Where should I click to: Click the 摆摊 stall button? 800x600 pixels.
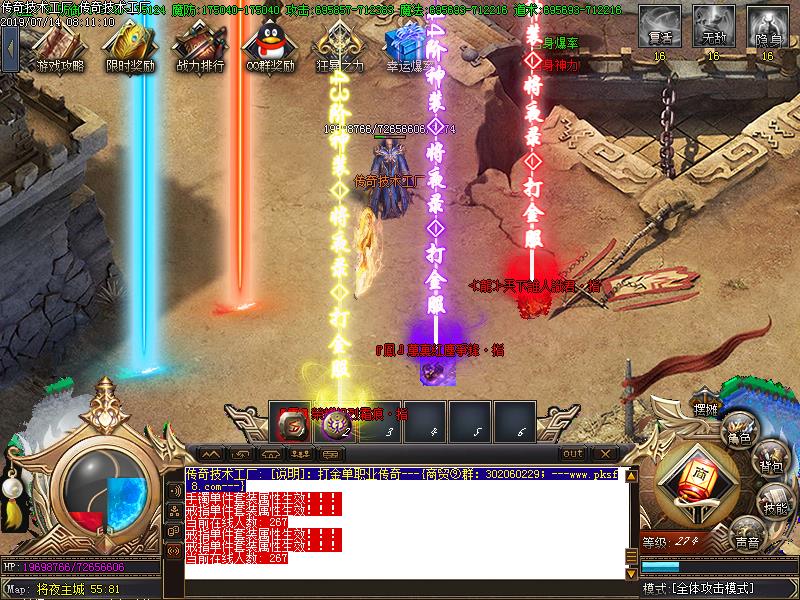coord(706,410)
